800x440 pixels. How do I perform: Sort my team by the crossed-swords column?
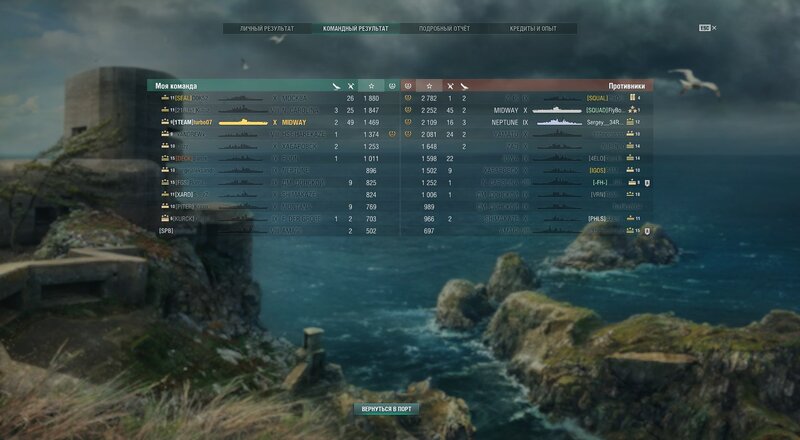tap(350, 86)
